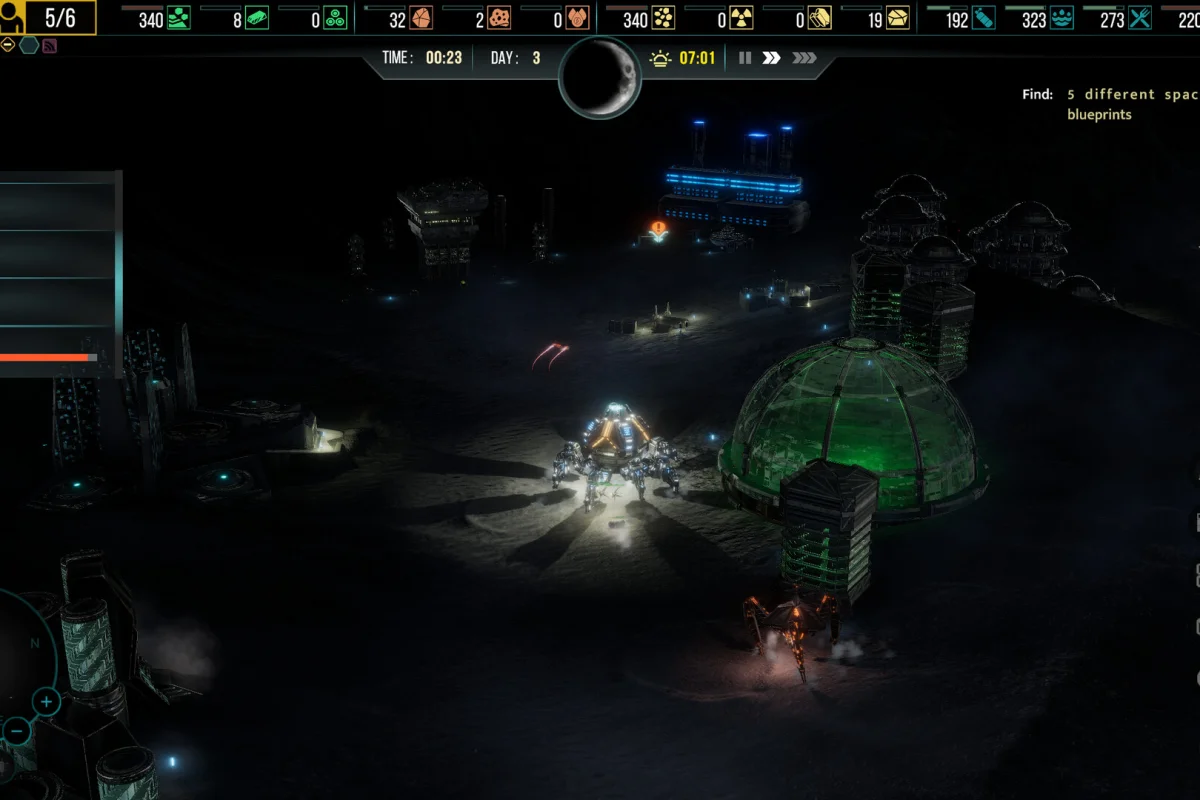Click the teal hexagon filter icon

29,45
